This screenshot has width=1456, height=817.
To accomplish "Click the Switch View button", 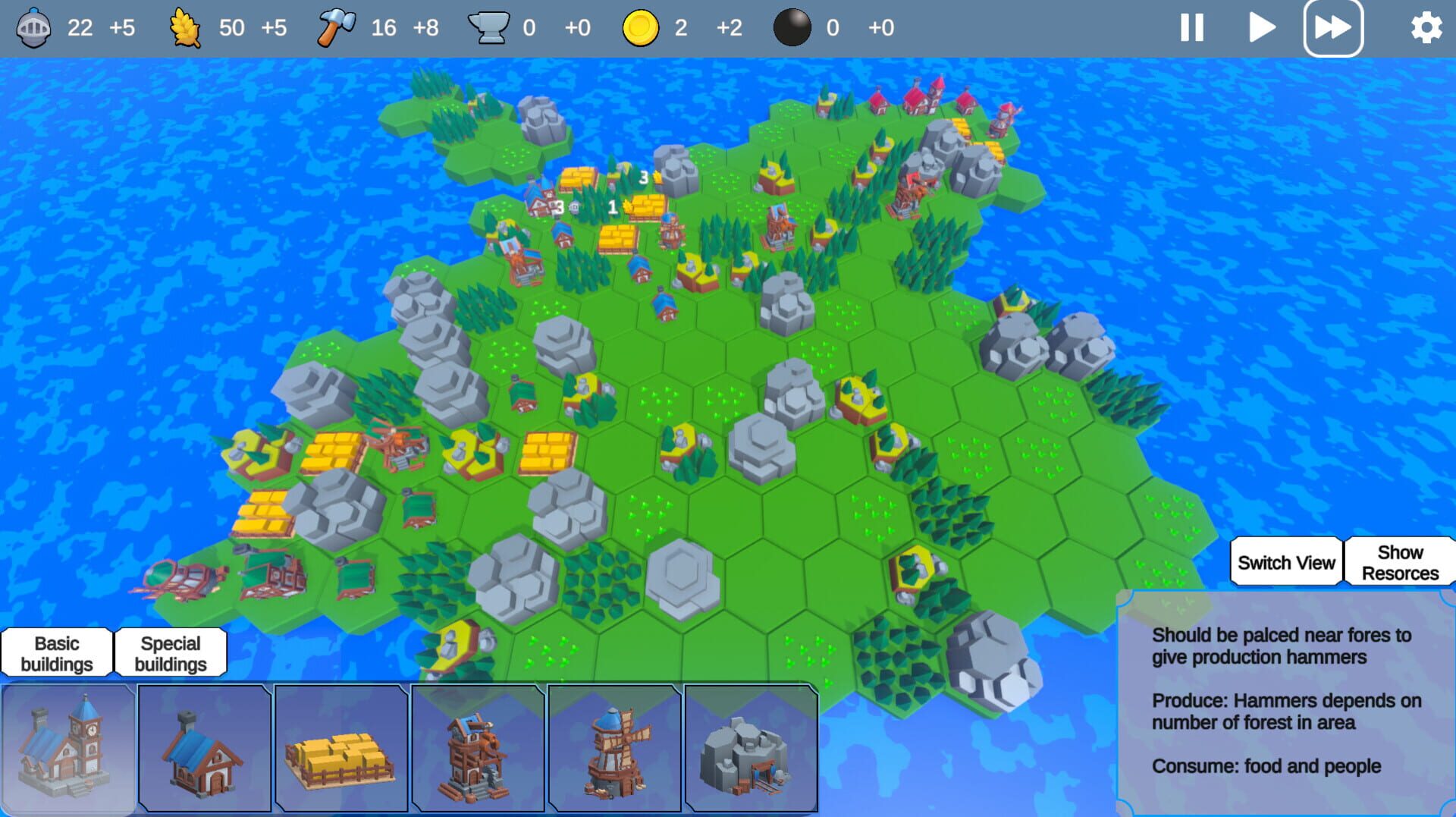I will coord(1287,563).
